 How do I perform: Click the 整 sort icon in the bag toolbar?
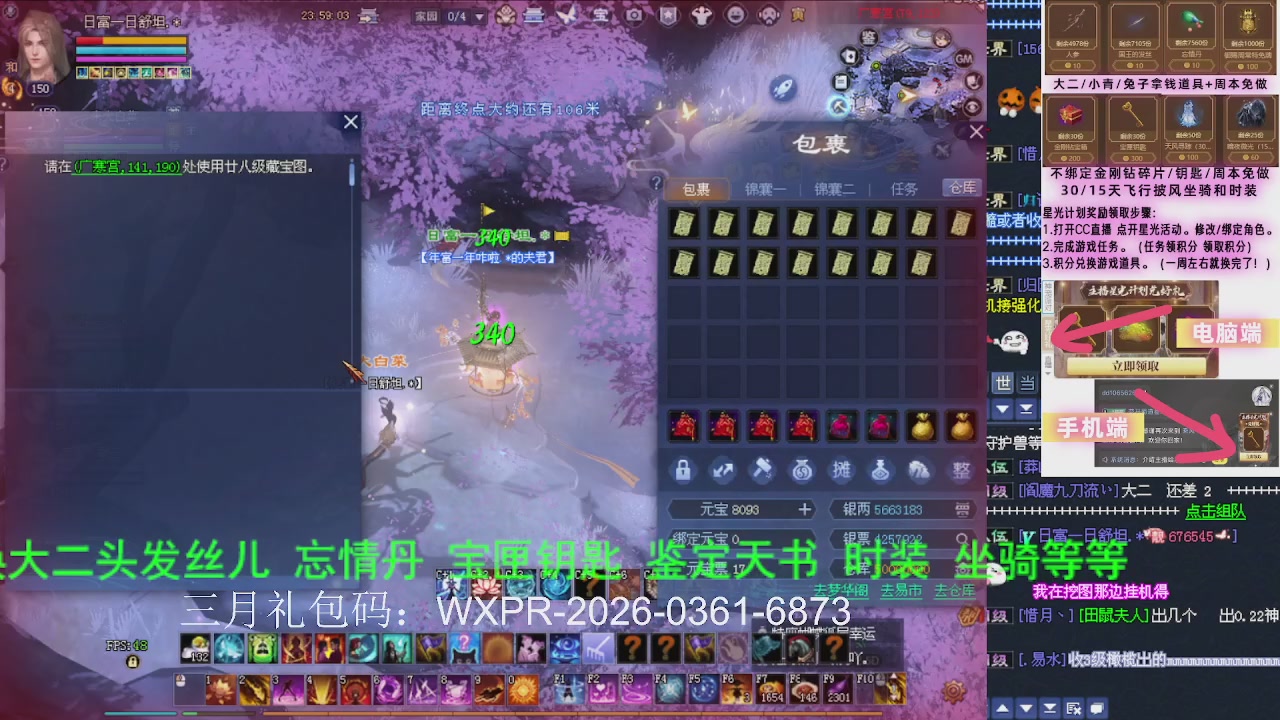(x=959, y=470)
